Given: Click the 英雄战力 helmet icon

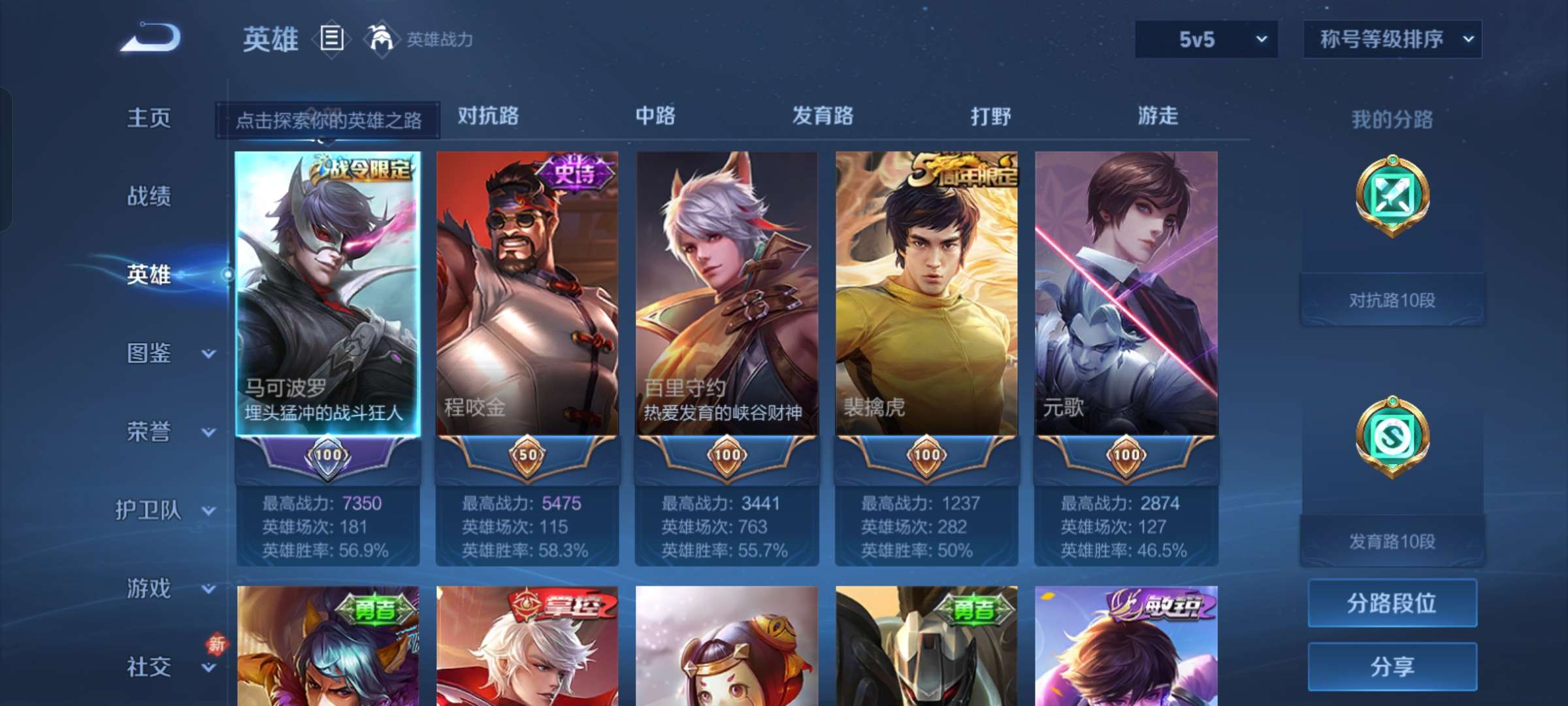Looking at the screenshot, I should (x=379, y=38).
